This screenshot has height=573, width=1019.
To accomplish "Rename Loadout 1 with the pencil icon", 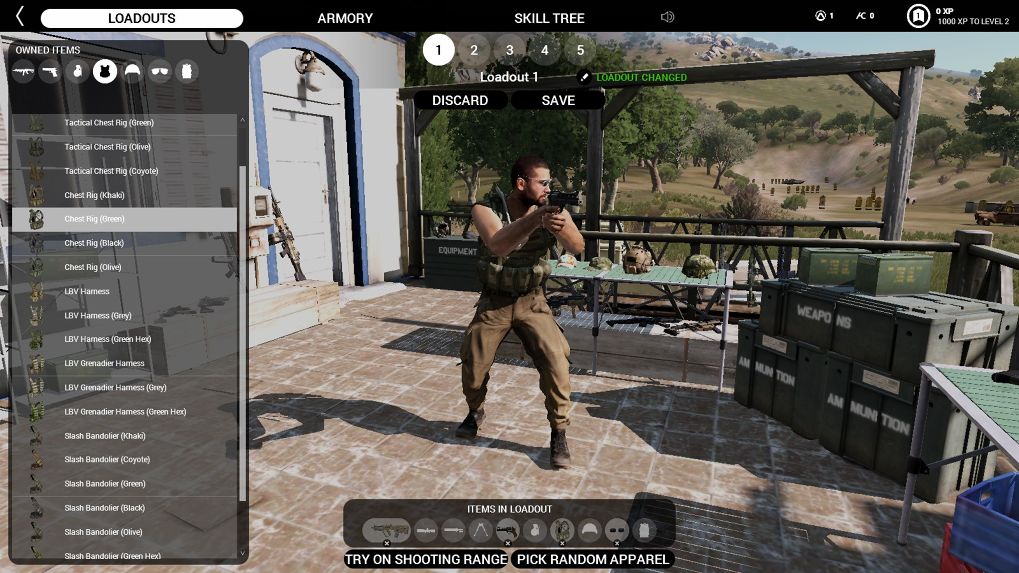I will 585,77.
